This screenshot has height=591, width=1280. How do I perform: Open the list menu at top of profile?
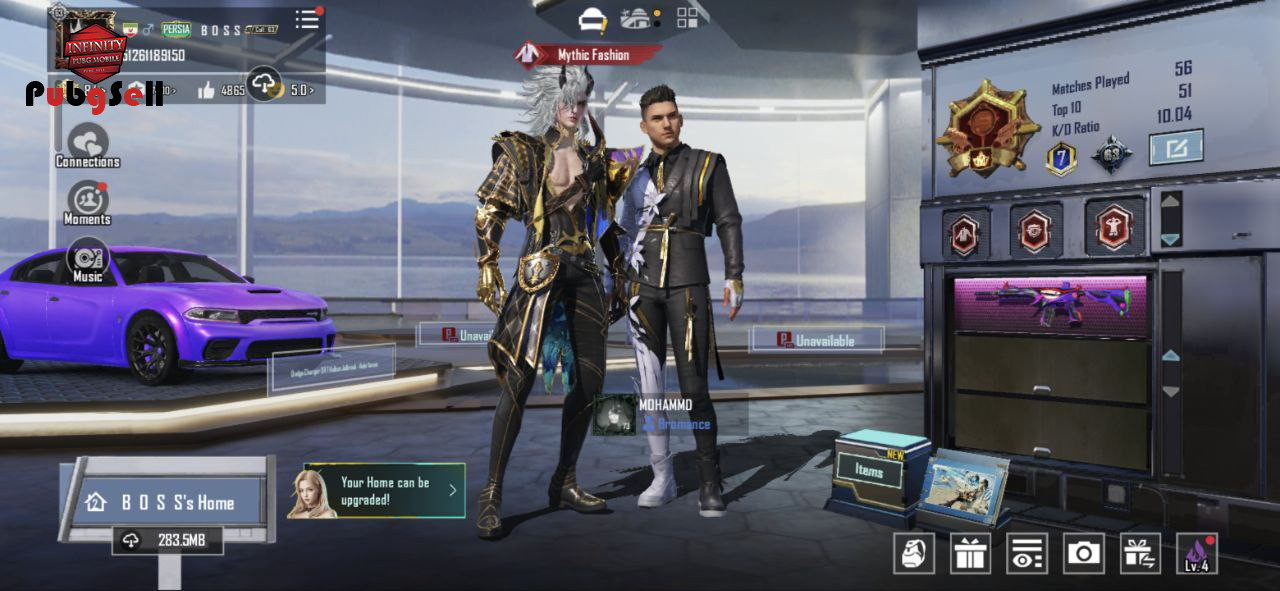[307, 20]
